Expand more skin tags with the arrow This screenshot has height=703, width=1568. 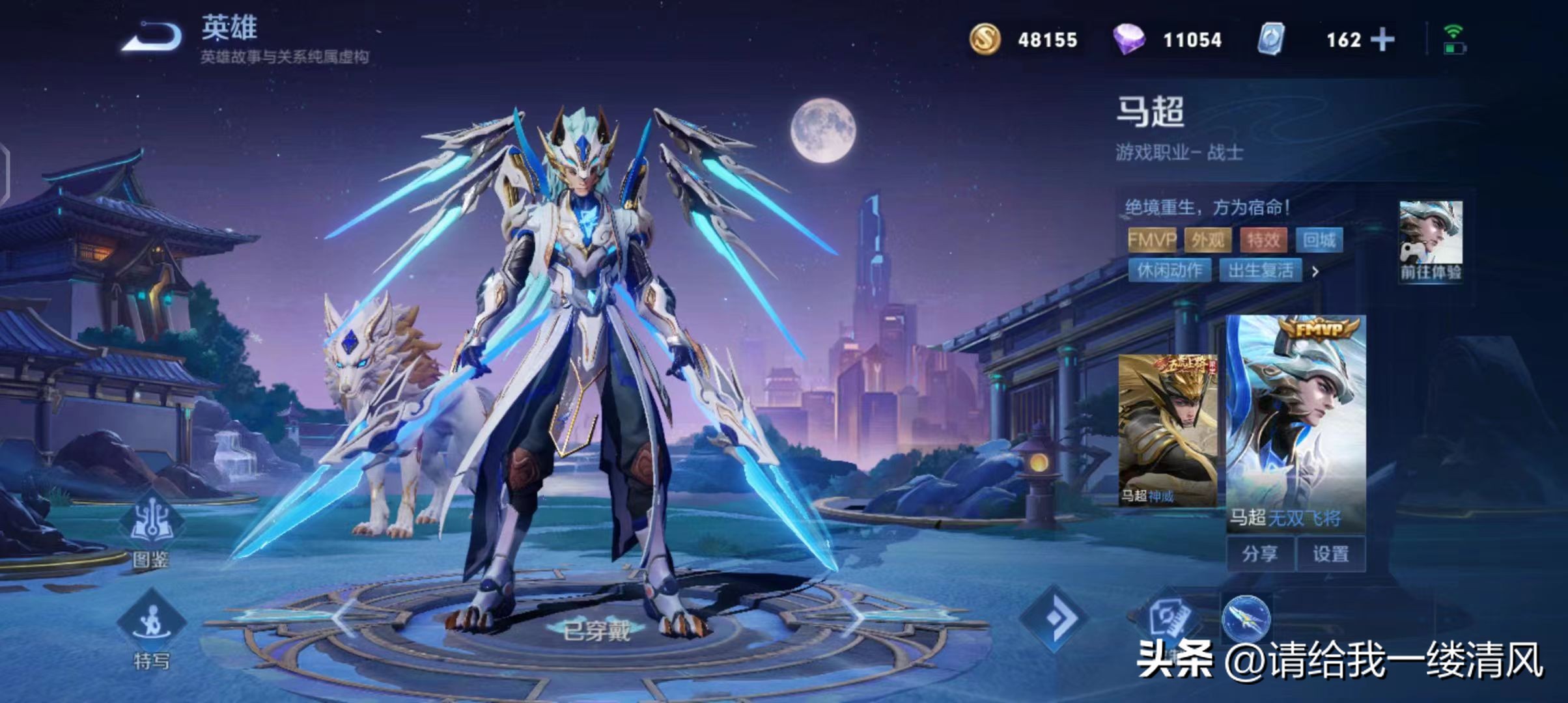(x=1315, y=271)
